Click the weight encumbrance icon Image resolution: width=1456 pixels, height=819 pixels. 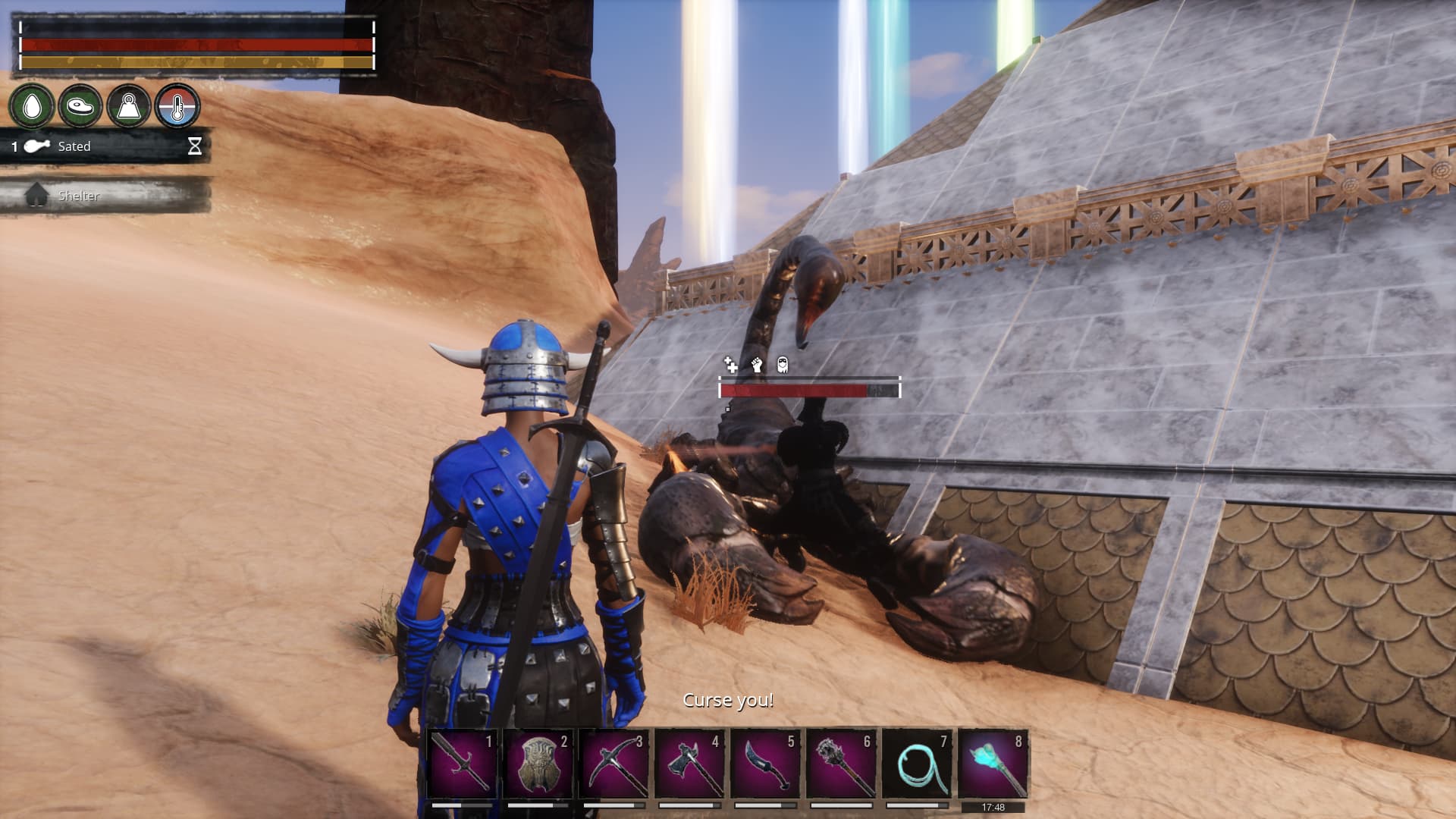128,106
